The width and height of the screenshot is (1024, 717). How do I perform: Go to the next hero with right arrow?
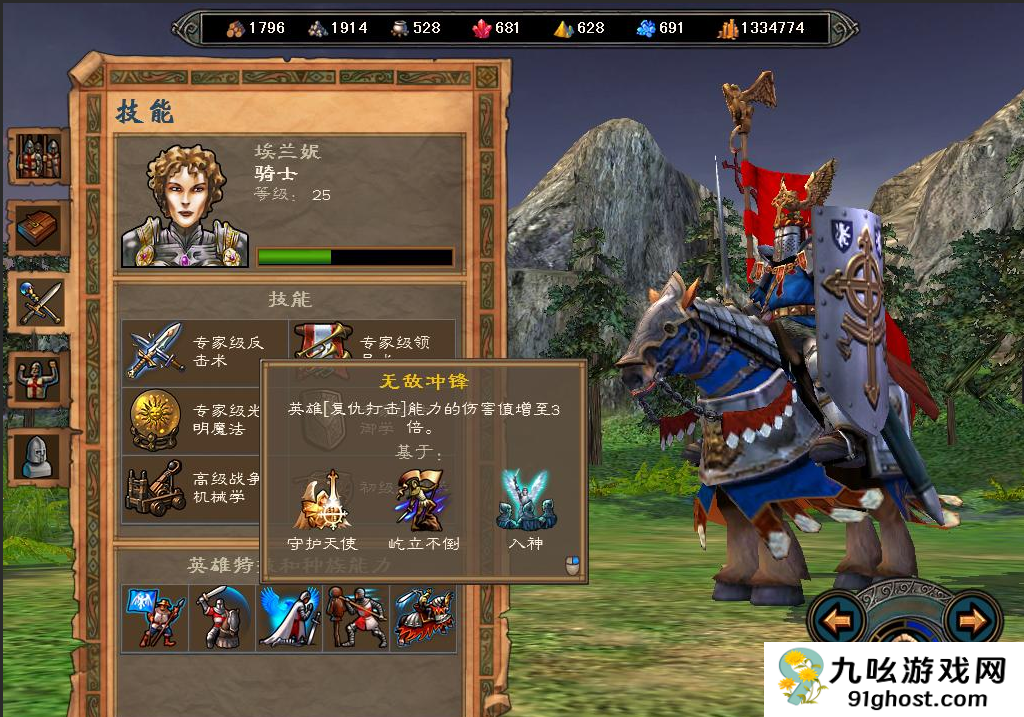pos(969,622)
